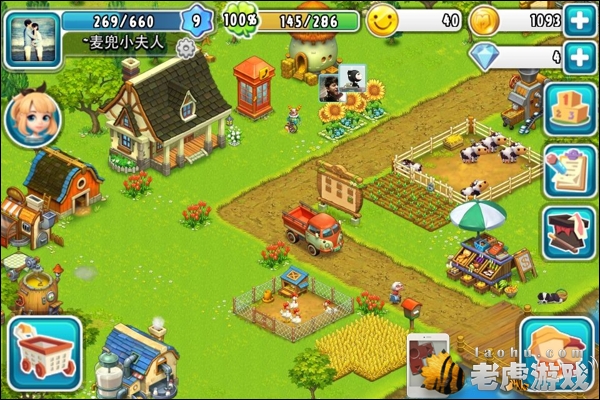
Task: Buy more diamonds with plus button
Action: (578, 57)
